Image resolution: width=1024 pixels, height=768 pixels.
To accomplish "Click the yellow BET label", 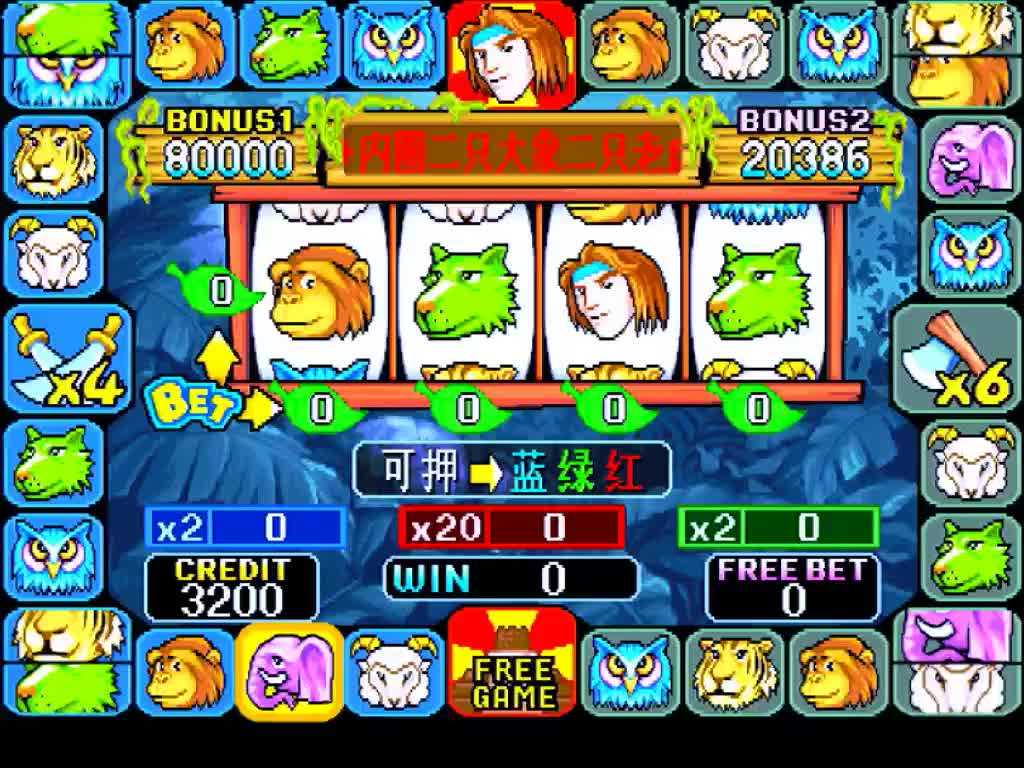I will click(197, 403).
